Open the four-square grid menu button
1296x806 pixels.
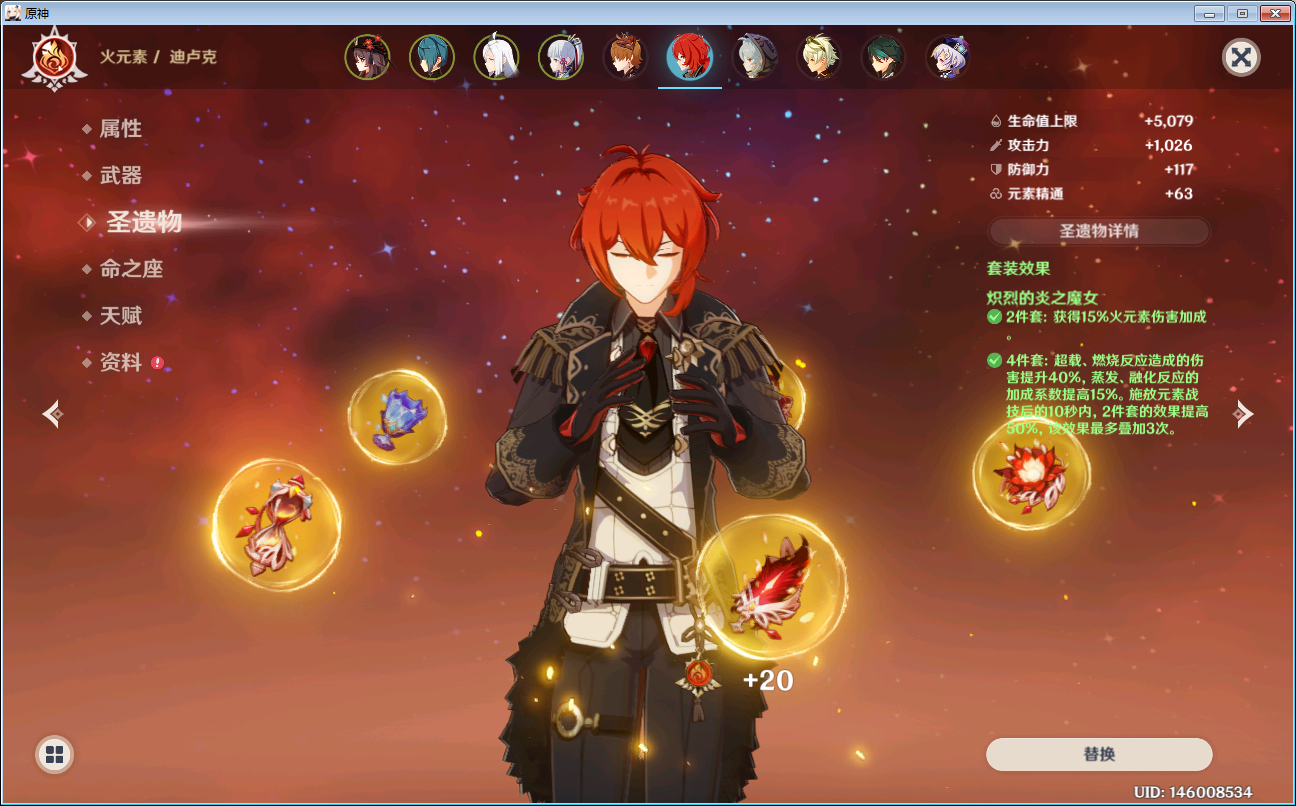coord(55,754)
